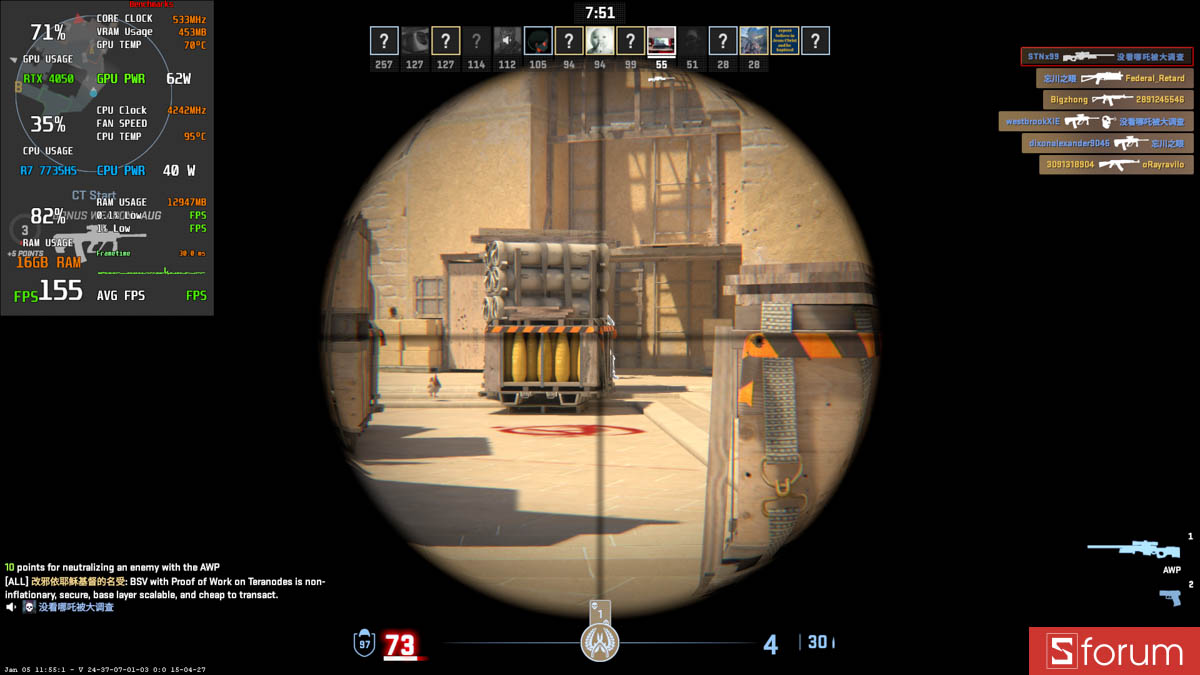Click the baby photo player avatar
Image resolution: width=1200 pixels, height=675 pixels.
click(x=600, y=41)
